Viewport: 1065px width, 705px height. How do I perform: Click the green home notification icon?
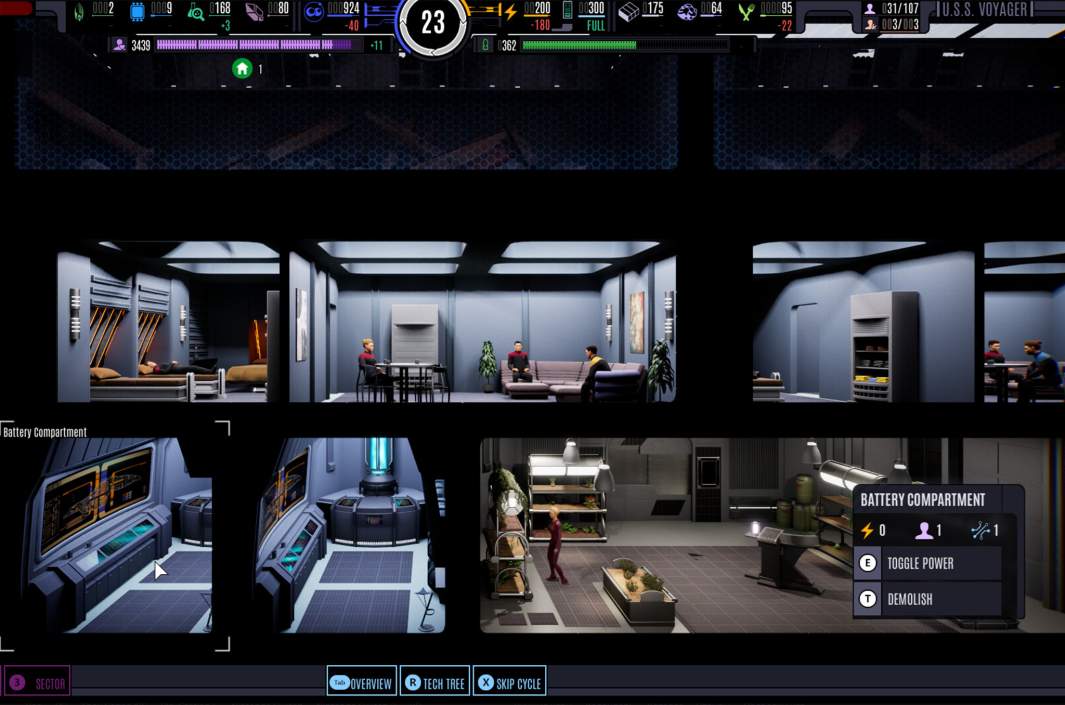242,69
